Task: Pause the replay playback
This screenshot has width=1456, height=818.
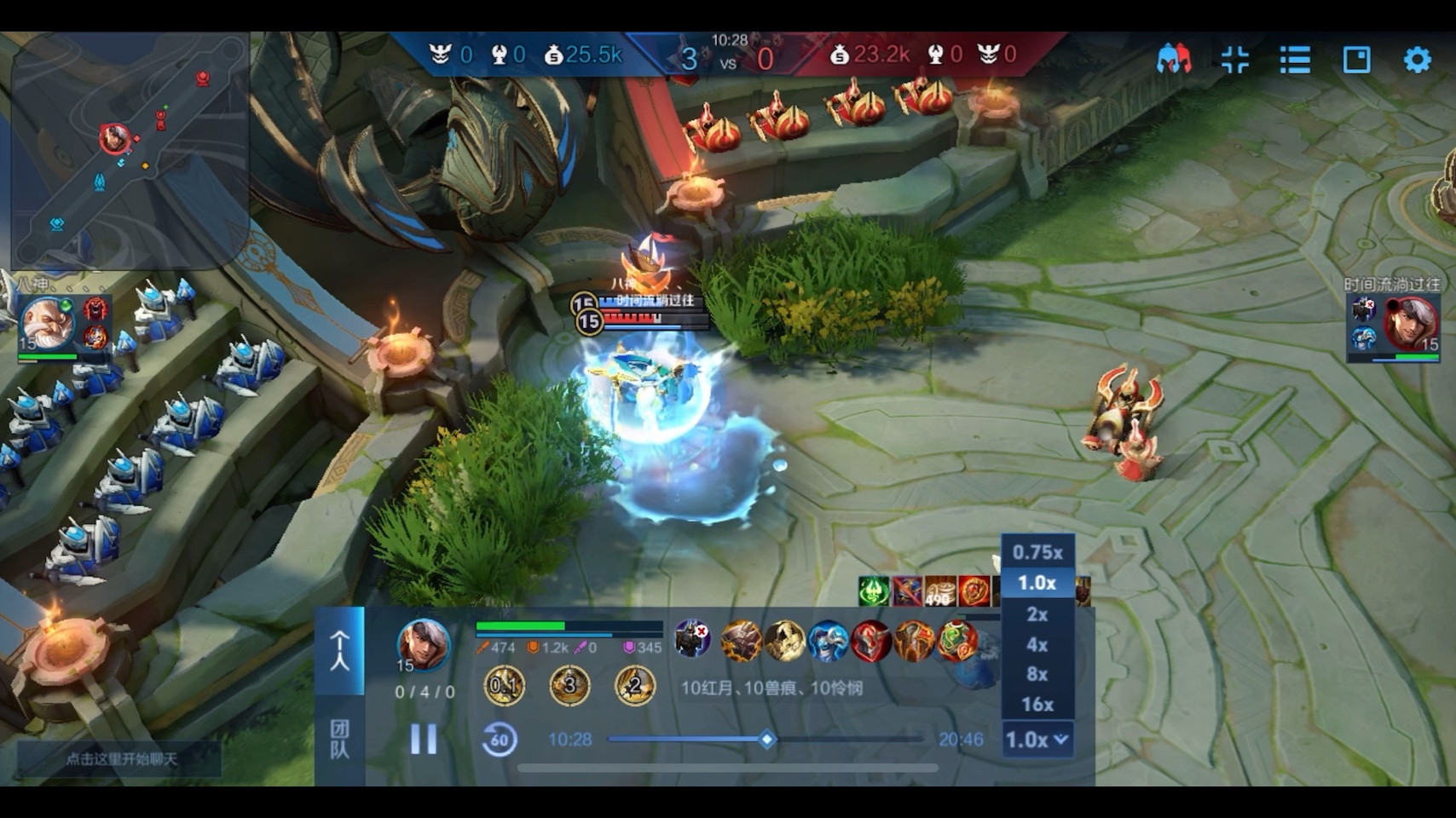Action: 424,739
